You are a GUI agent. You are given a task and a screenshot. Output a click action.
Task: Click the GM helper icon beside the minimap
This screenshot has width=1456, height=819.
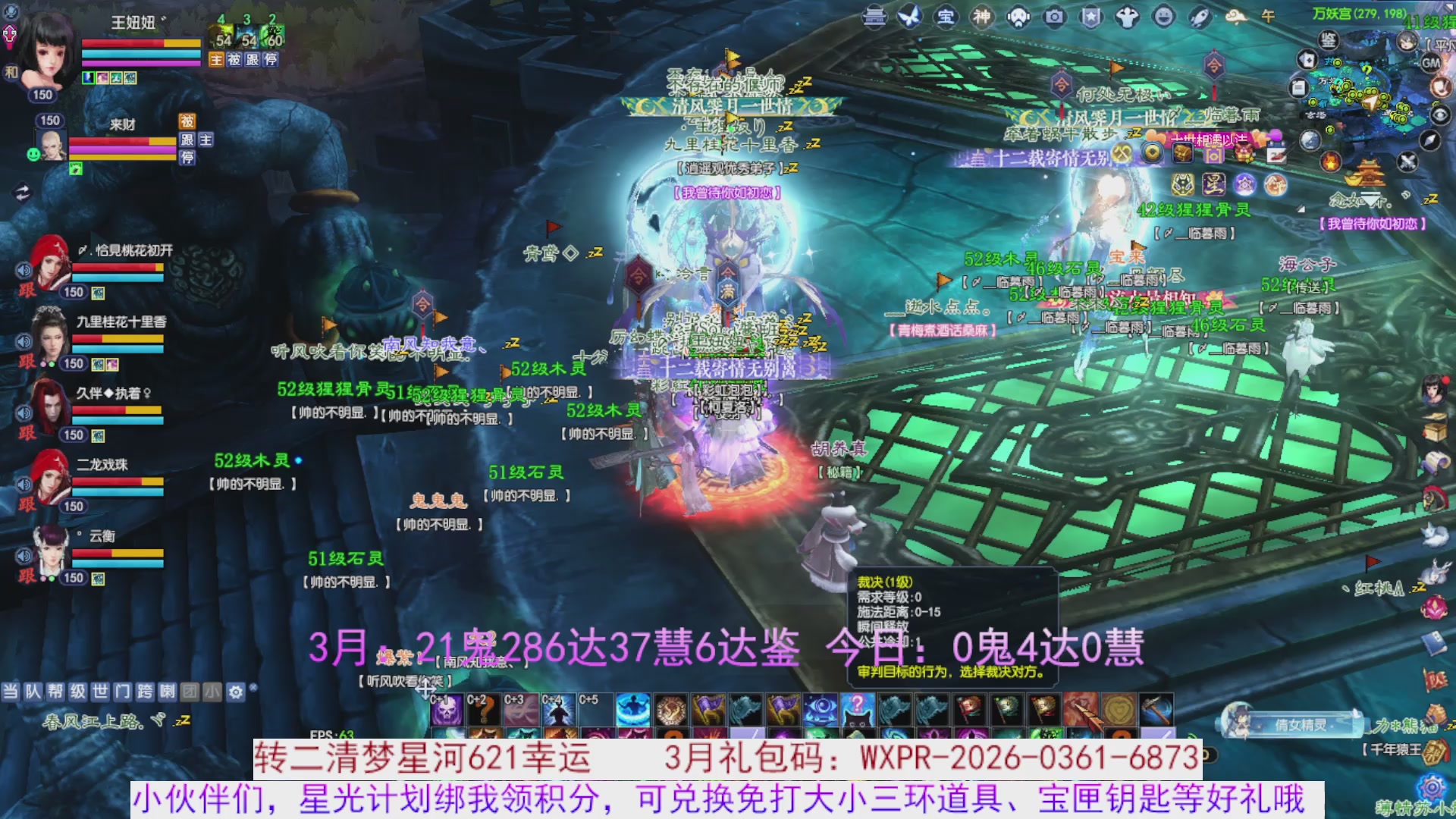coord(1432,63)
